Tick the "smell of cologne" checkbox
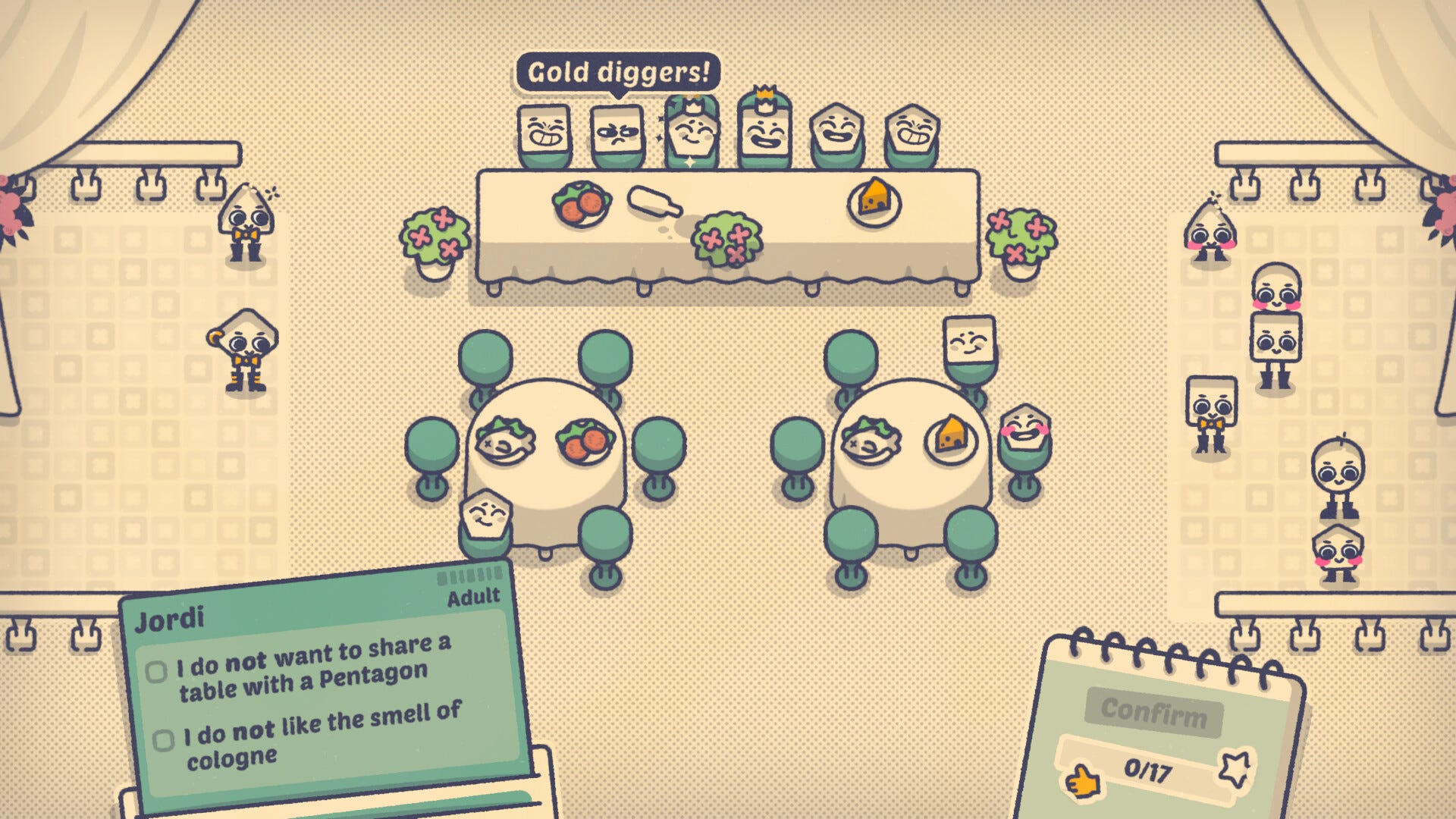 click(x=163, y=740)
